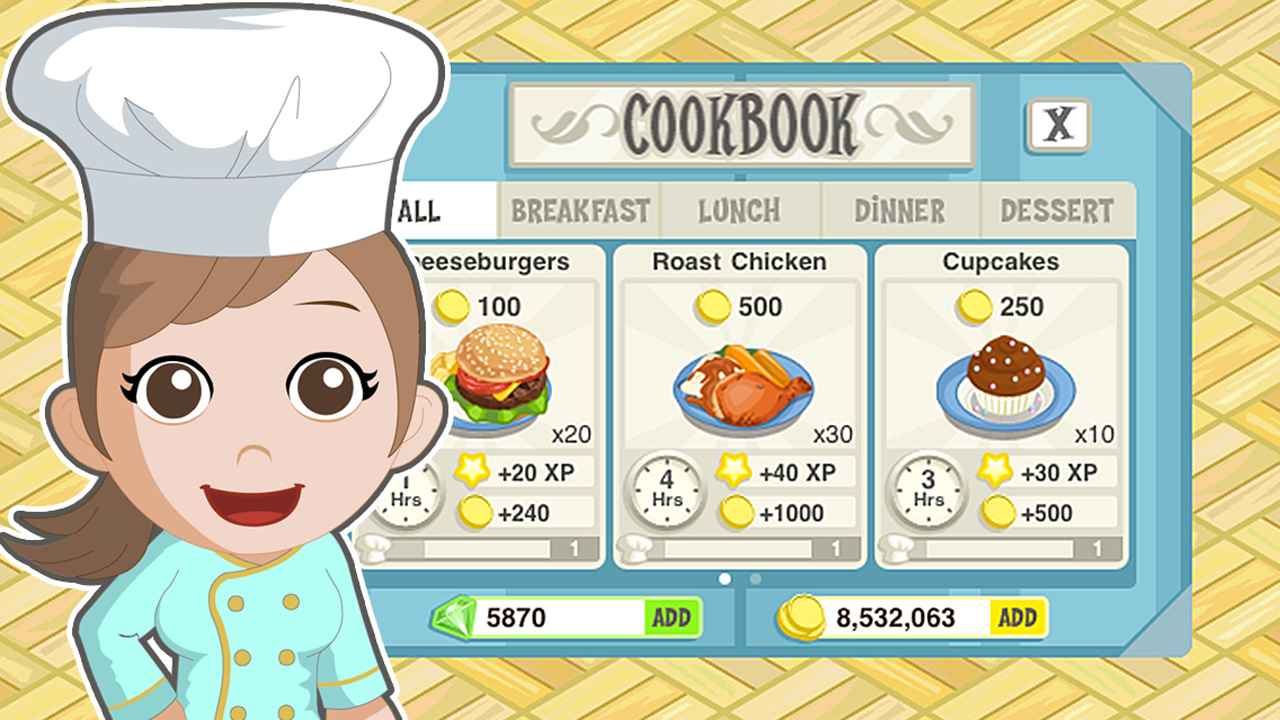
Task: View the Dessert tab
Action: pos(1057,211)
